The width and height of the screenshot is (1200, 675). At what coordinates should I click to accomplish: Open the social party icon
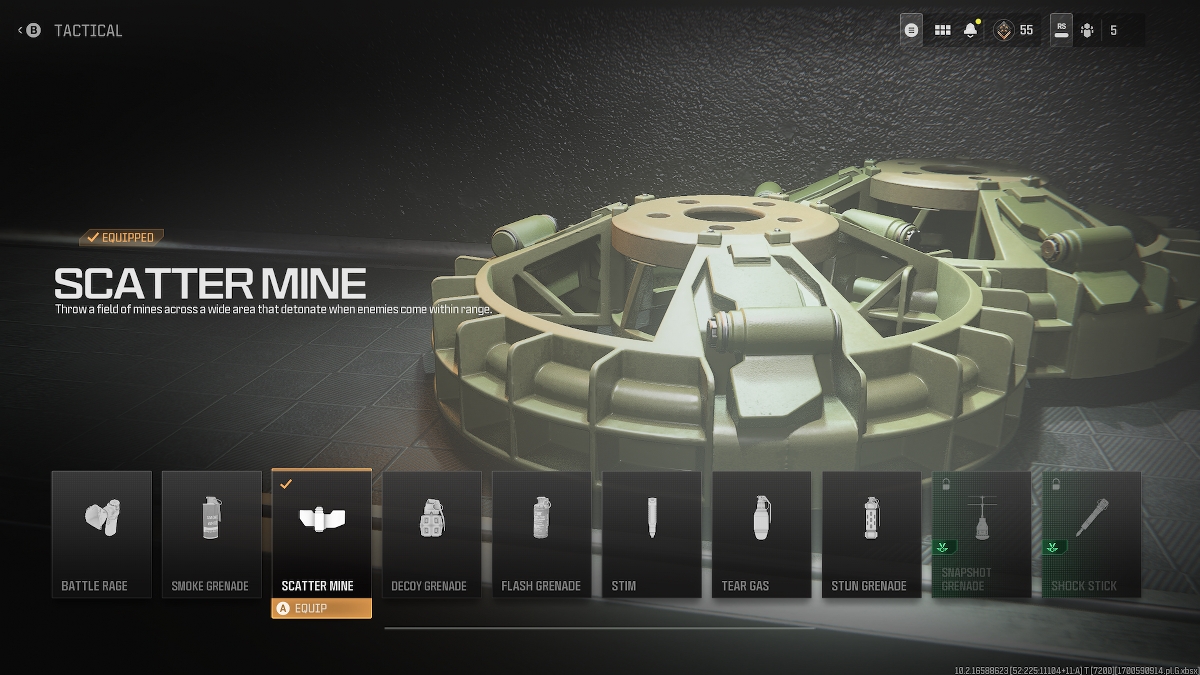pos(1088,30)
